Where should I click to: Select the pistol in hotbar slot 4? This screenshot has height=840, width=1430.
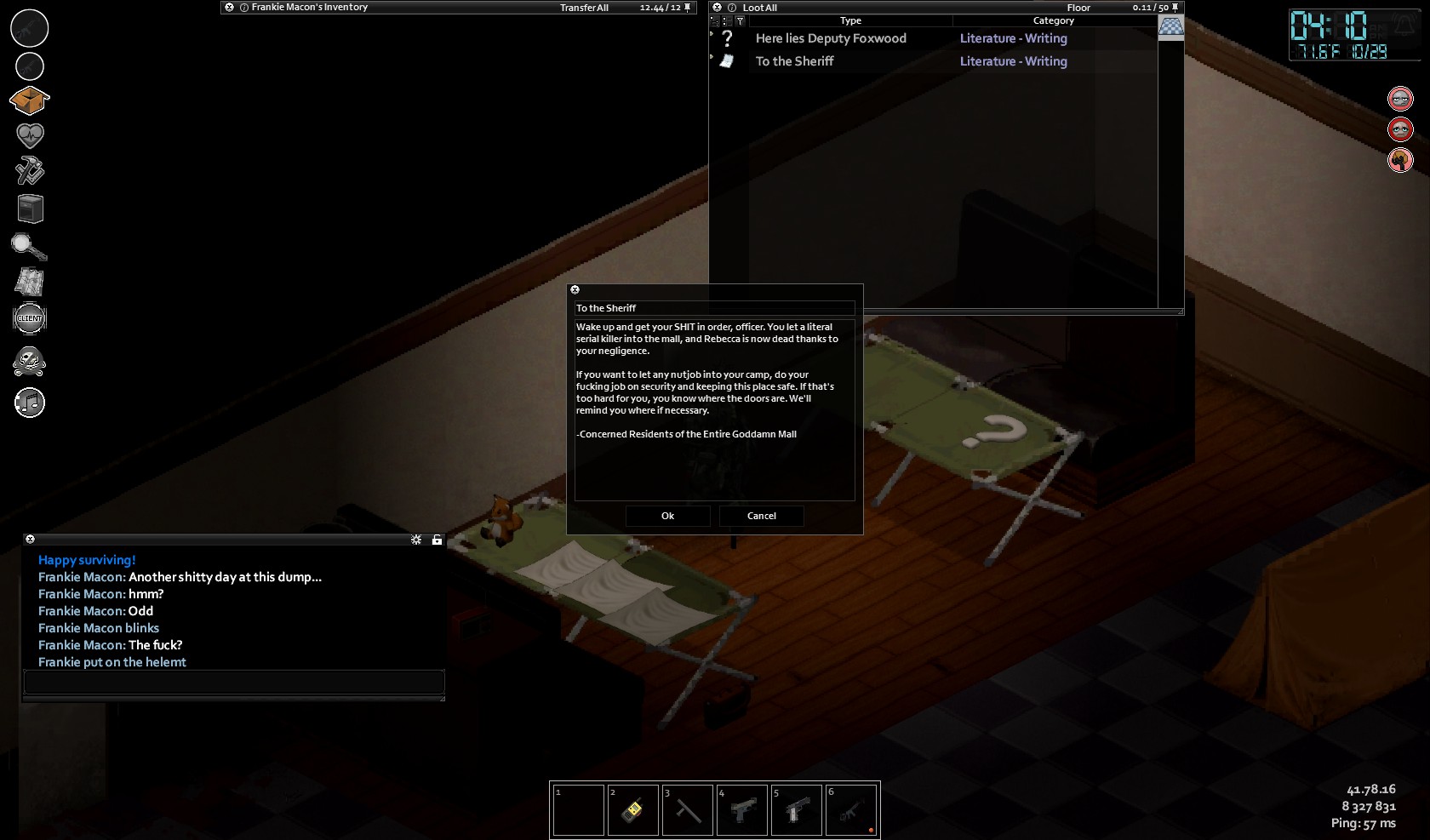[x=741, y=809]
